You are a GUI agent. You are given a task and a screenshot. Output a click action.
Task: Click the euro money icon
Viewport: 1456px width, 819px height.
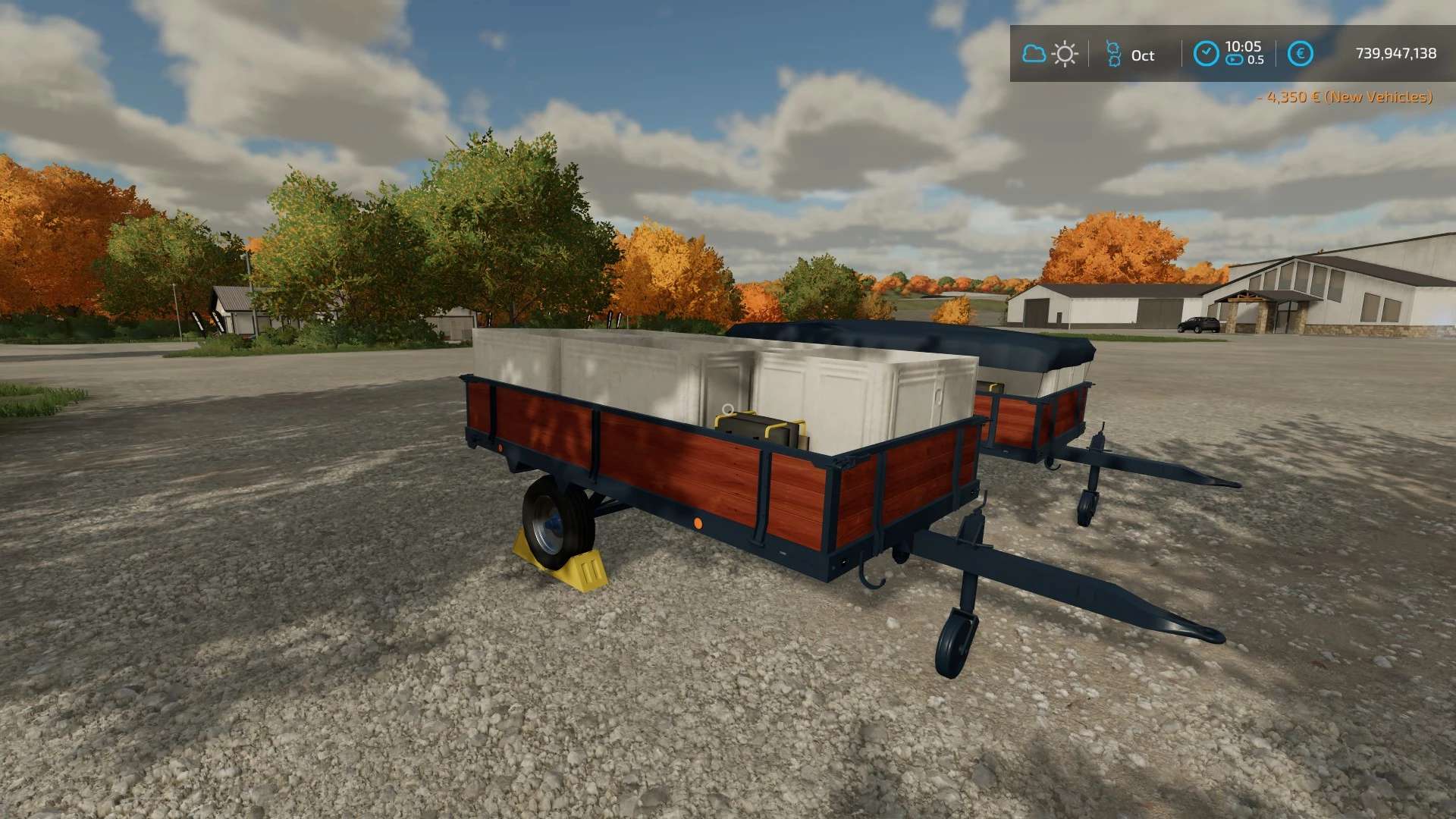[1300, 54]
